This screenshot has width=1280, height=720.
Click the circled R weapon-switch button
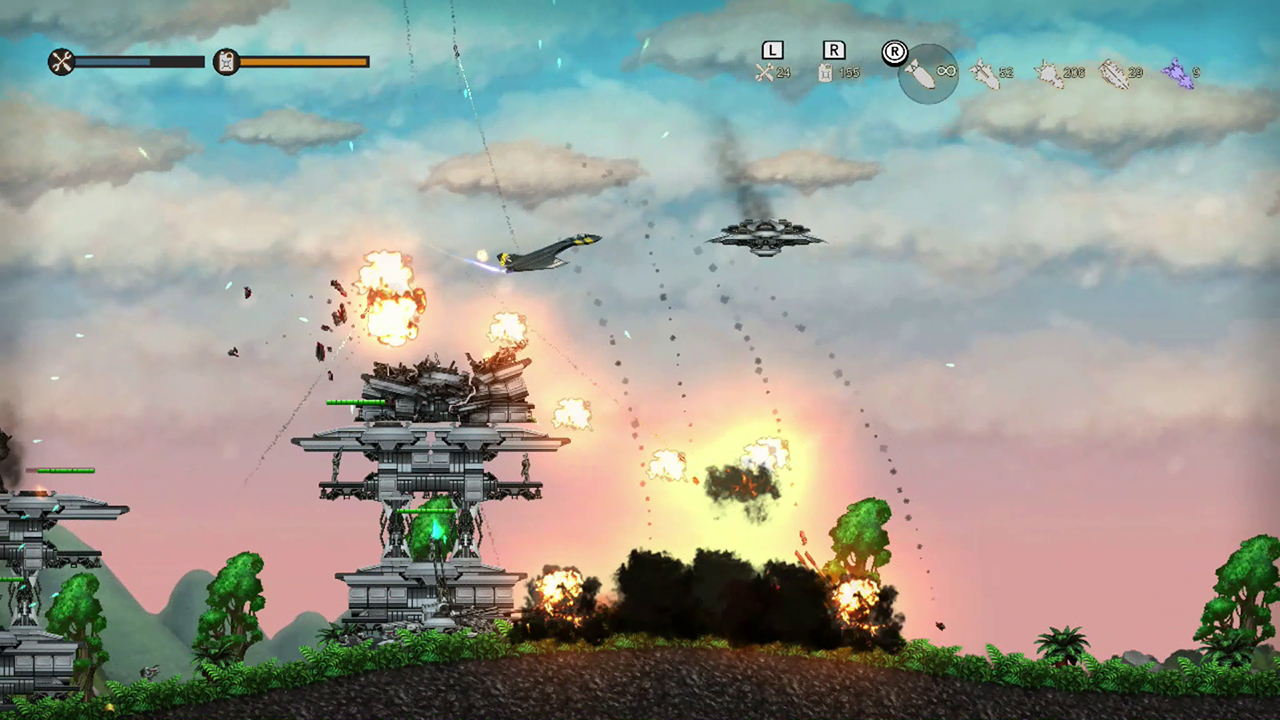[893, 52]
